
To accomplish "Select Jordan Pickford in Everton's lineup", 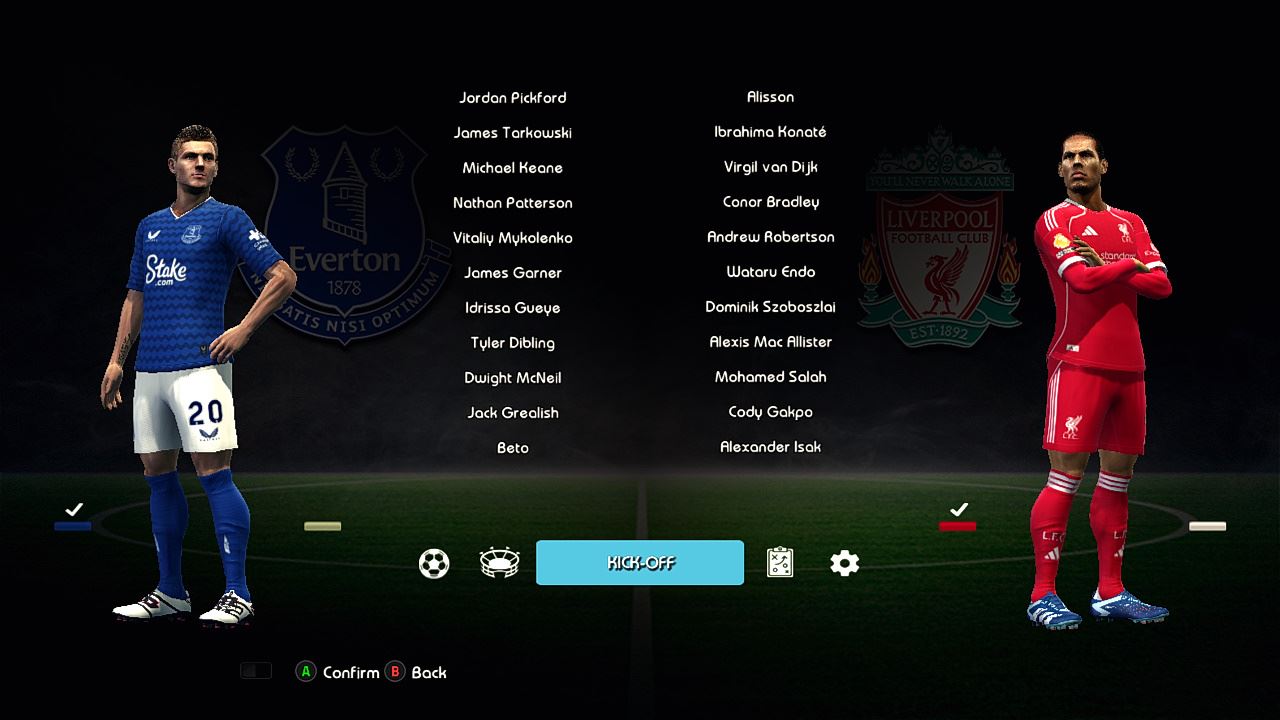I will tap(512, 98).
